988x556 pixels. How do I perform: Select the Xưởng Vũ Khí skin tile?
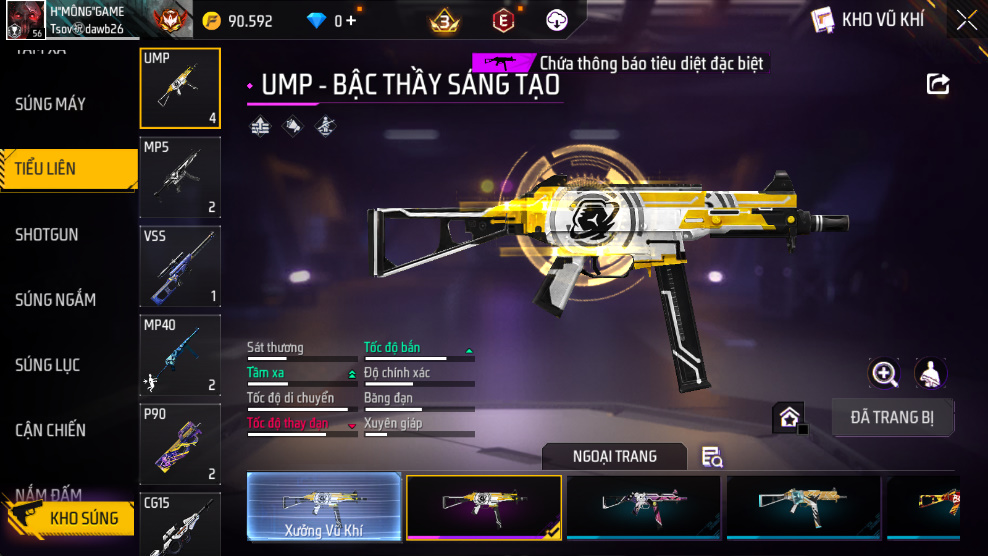[x=324, y=507]
